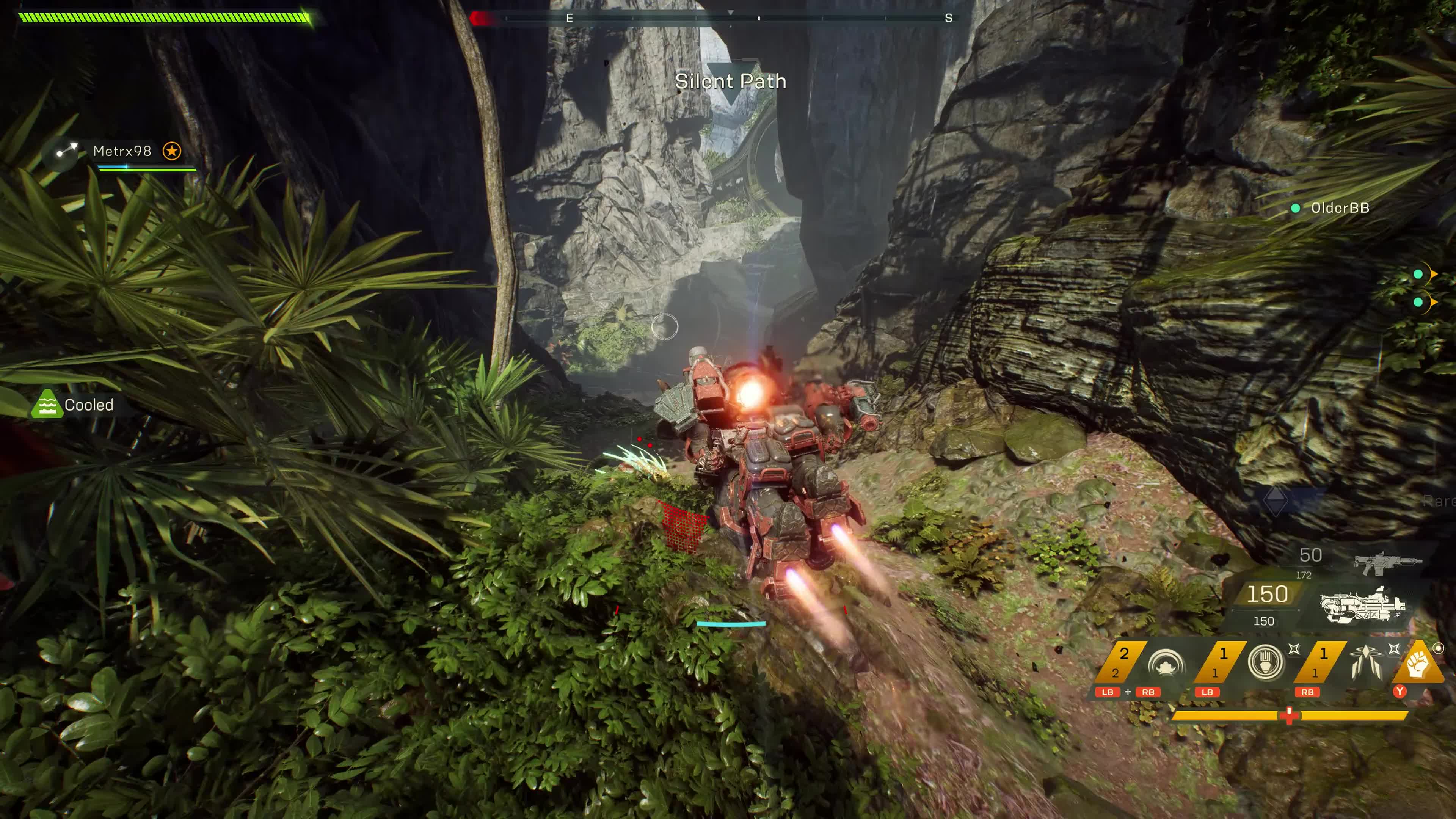Toggle the teal teammate dot on right edge
The height and width of the screenshot is (819, 1456).
pos(1418,273)
